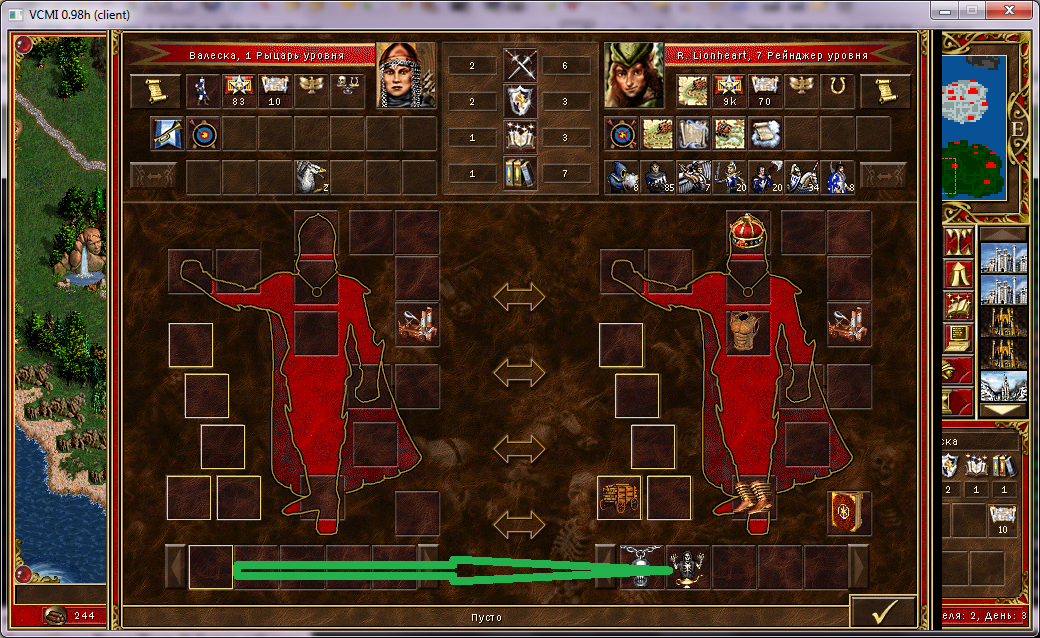Pick the skeleton figure artifact in Lionheart's backpack
This screenshot has width=1040, height=638.
pyautogui.click(x=687, y=567)
